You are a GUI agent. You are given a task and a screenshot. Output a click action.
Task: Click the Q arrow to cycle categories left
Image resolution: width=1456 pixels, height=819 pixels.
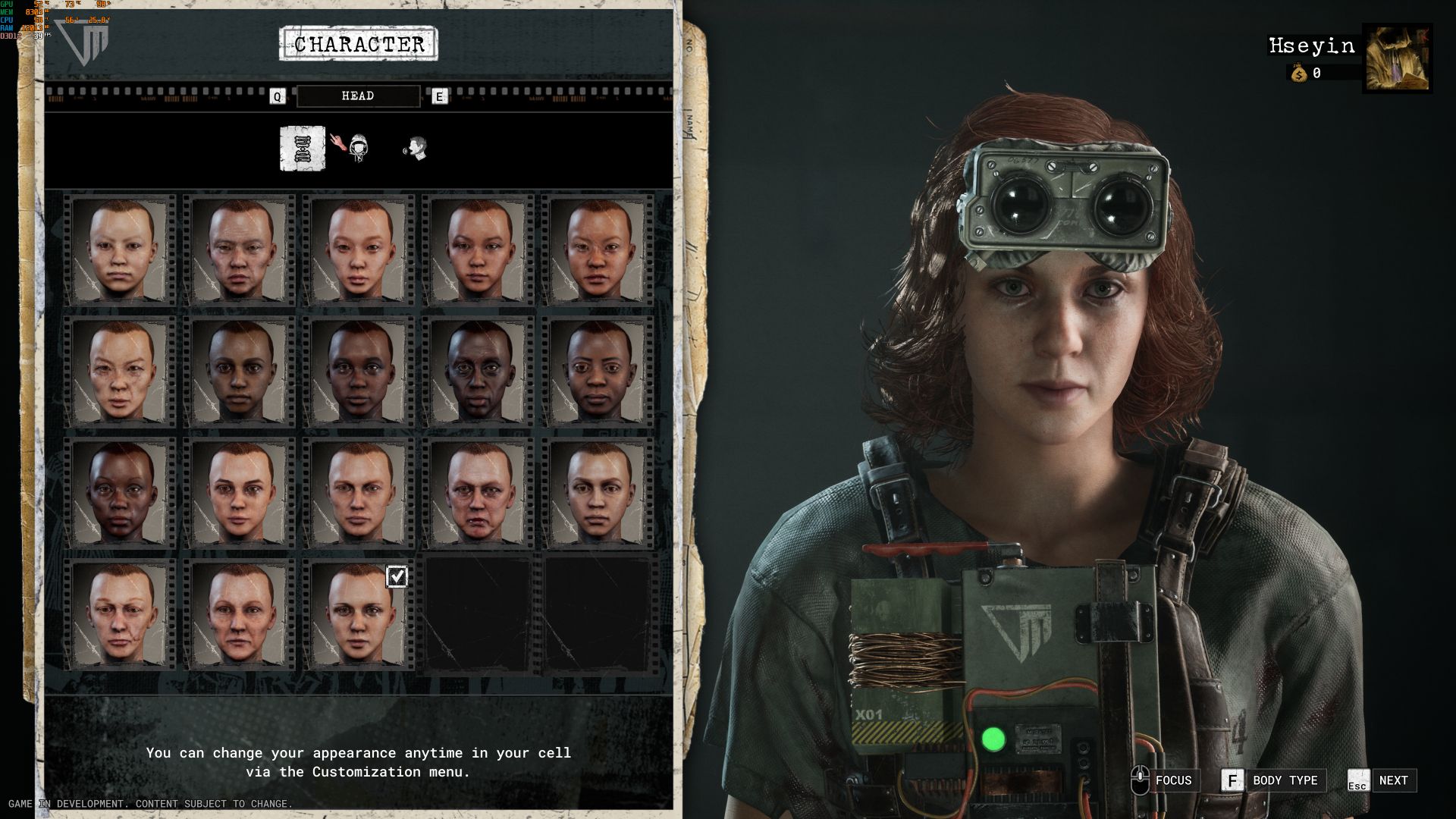278,96
